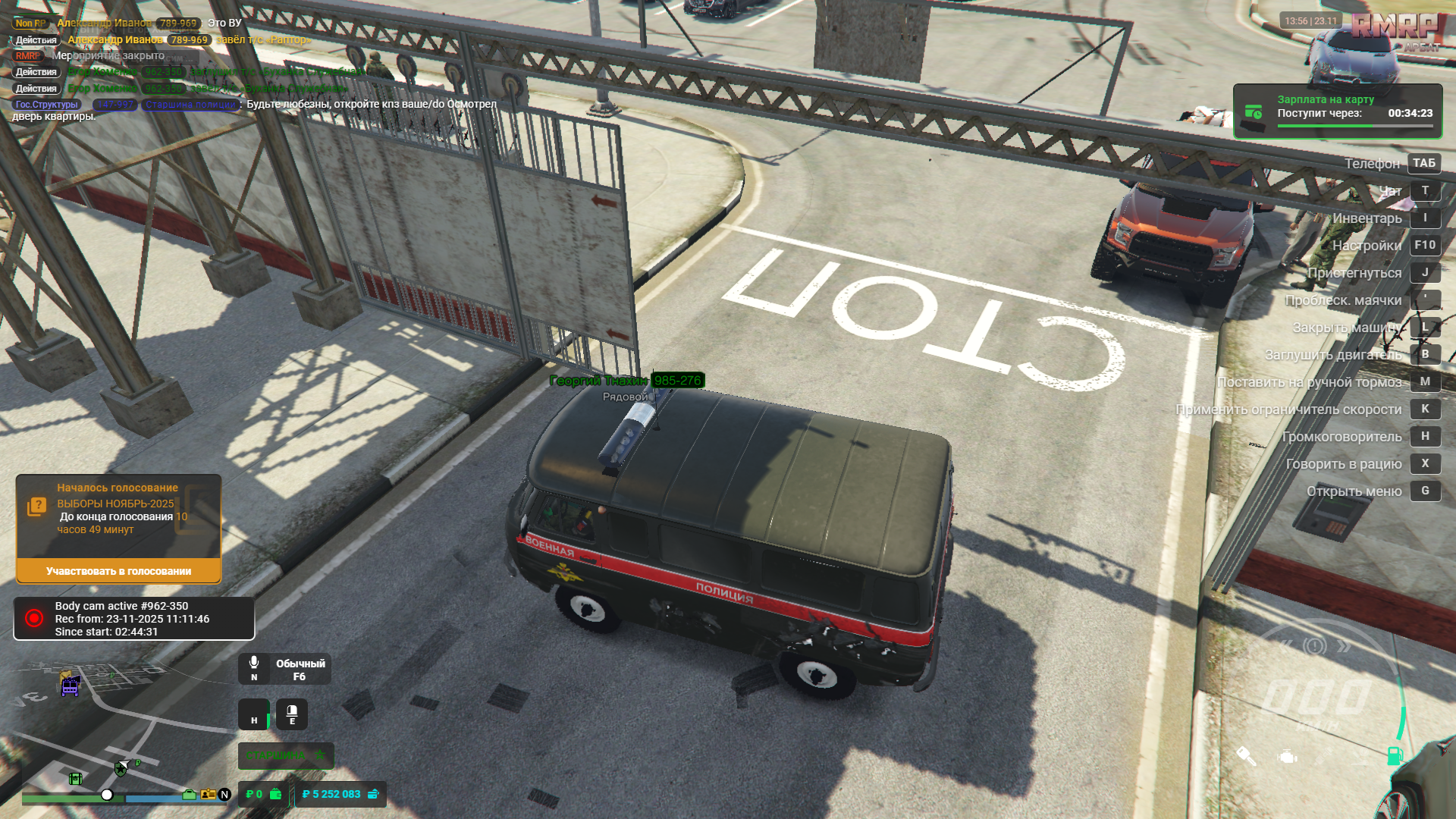Click the engine status icon on vehicle HUD
This screenshot has width=1456, height=819.
(1287, 758)
